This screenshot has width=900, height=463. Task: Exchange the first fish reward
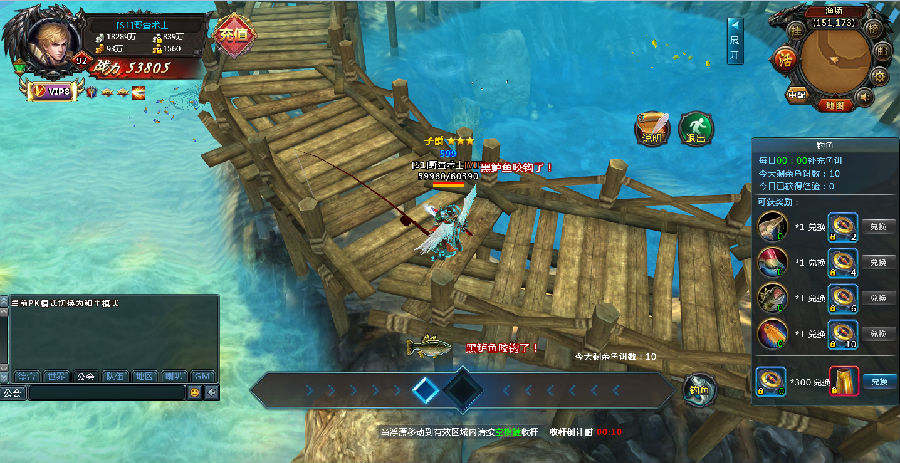[875, 226]
